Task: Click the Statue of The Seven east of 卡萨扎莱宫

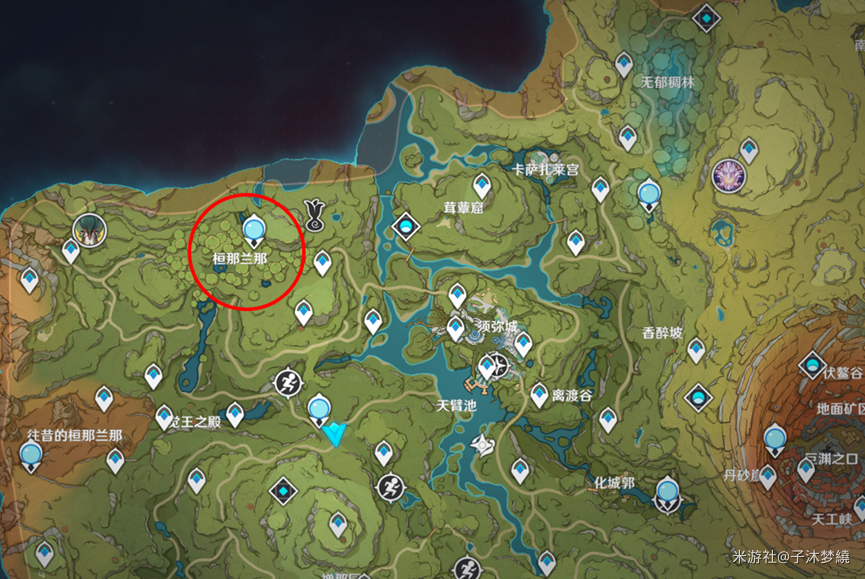Action: (649, 191)
